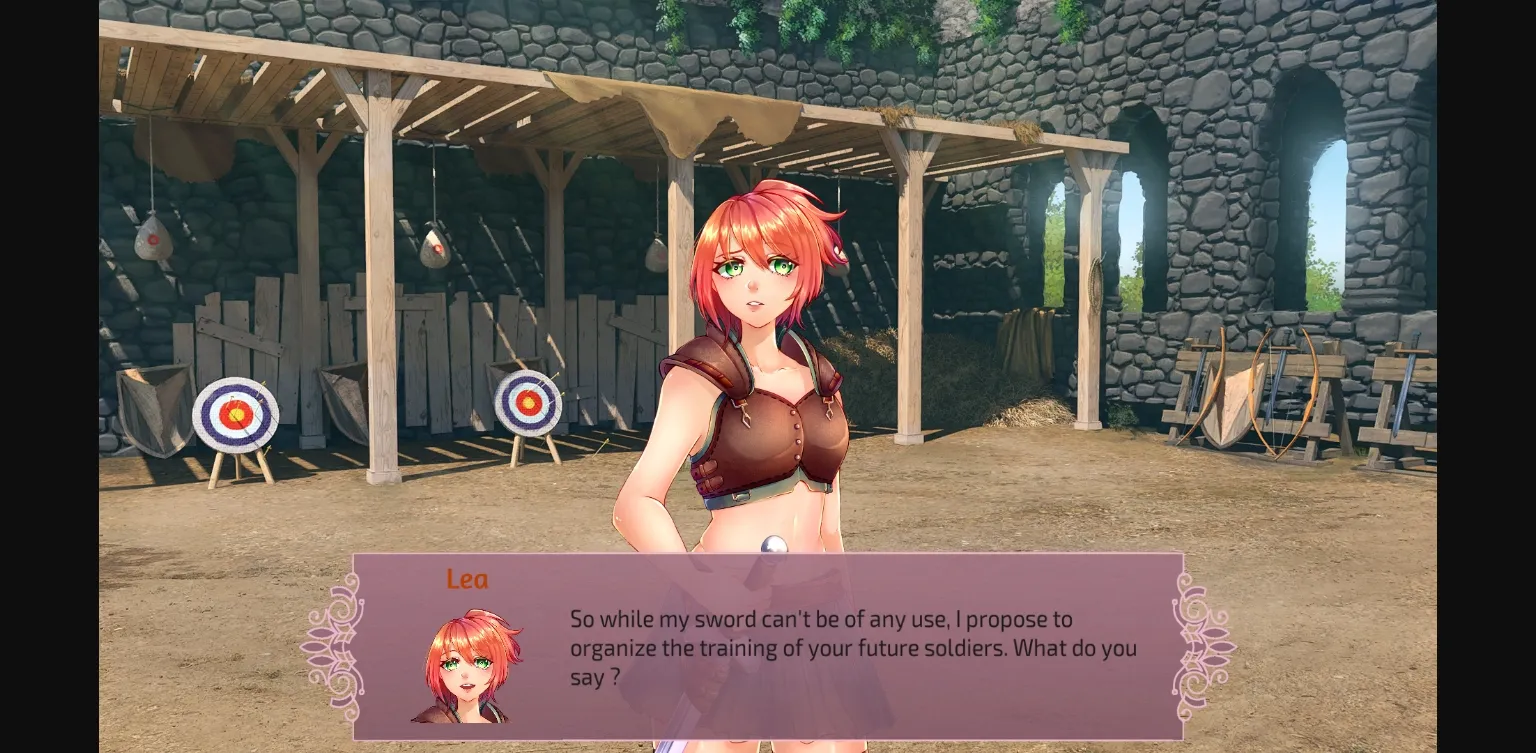Screen dimensions: 1536x753
Task: Select the leftmost archery target
Action: 236,414
